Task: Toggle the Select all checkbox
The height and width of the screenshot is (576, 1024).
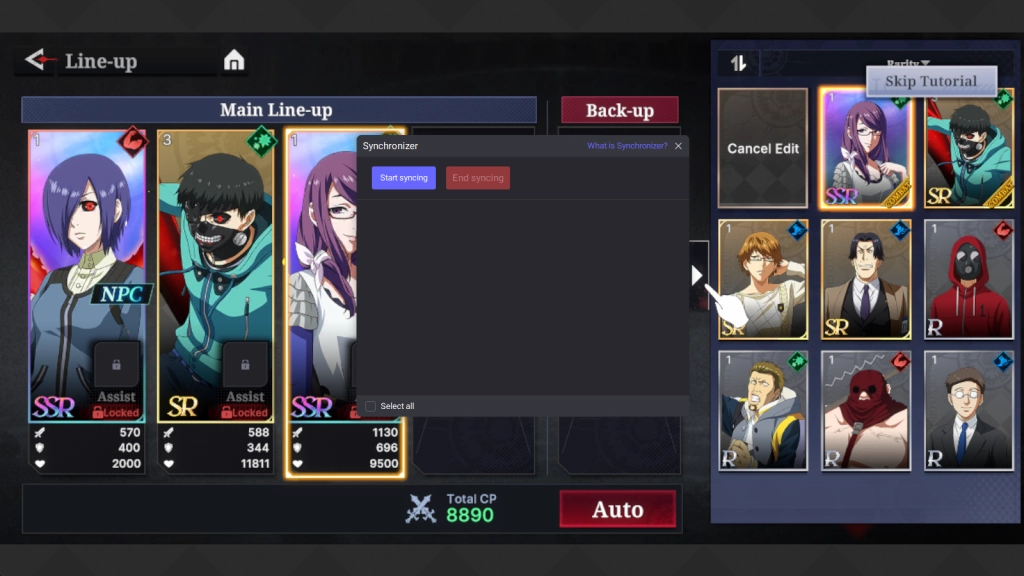Action: tap(371, 406)
